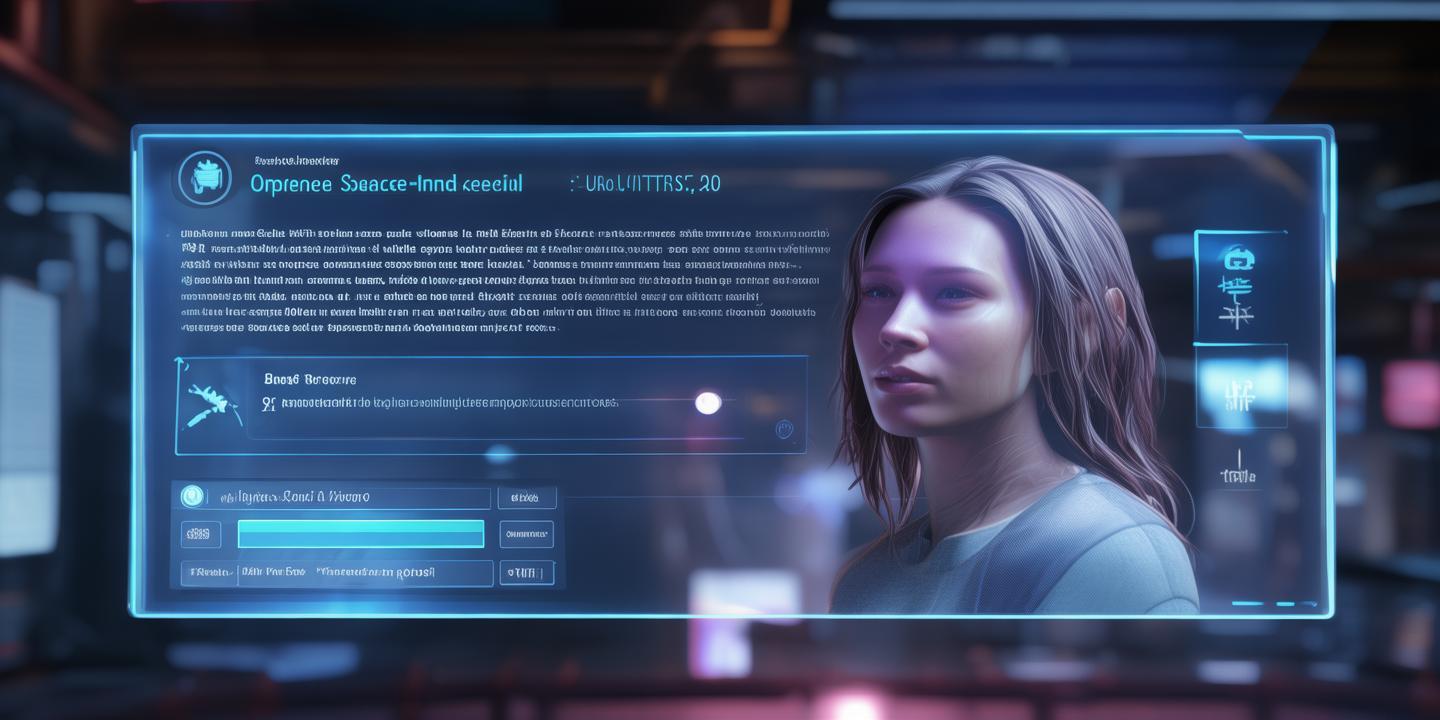Screen dimensions: 1440x720
Task: Click the round emblem icon beside the header title
Action: pyautogui.click(x=204, y=180)
